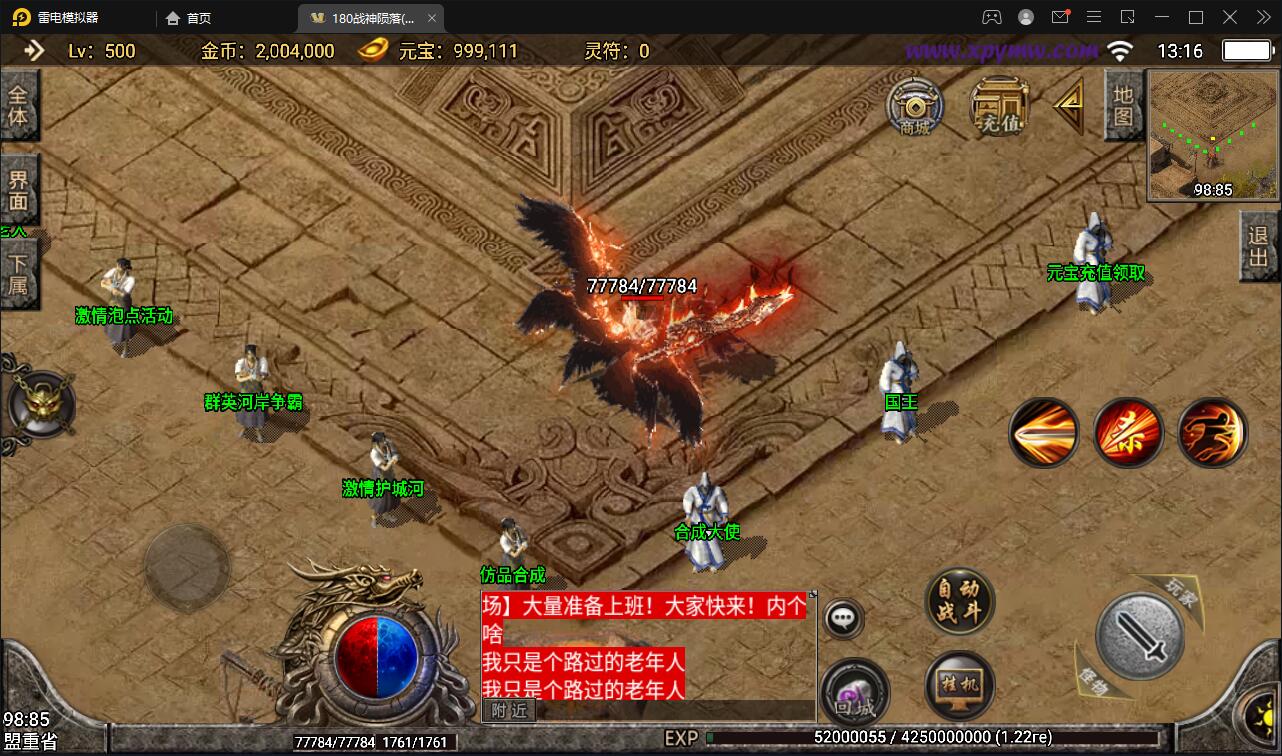The height and width of the screenshot is (756, 1282).
Task: Open the 充值 recharge icon
Action: pos(1000,105)
